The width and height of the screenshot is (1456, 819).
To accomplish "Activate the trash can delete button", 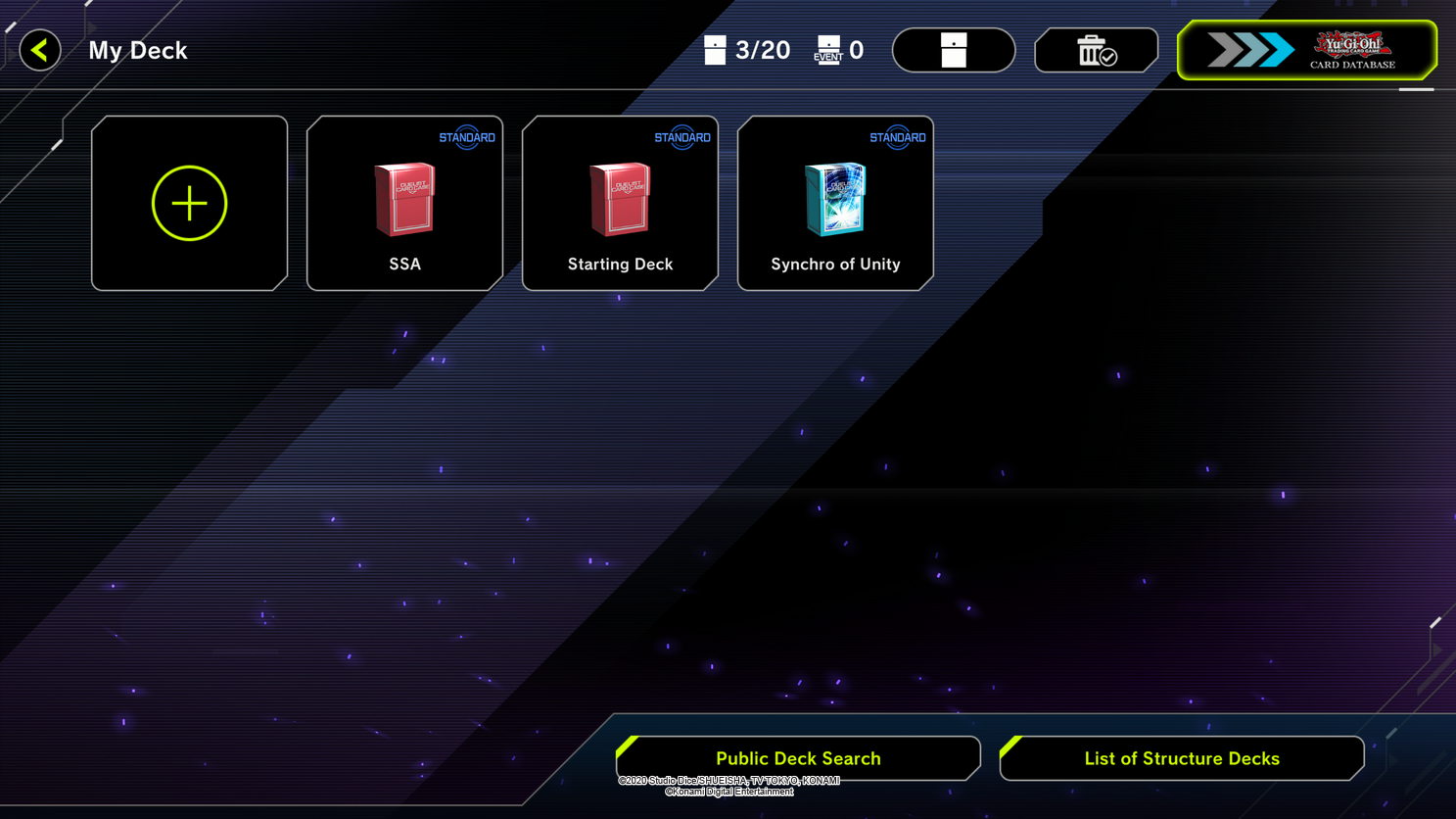I will point(1096,50).
